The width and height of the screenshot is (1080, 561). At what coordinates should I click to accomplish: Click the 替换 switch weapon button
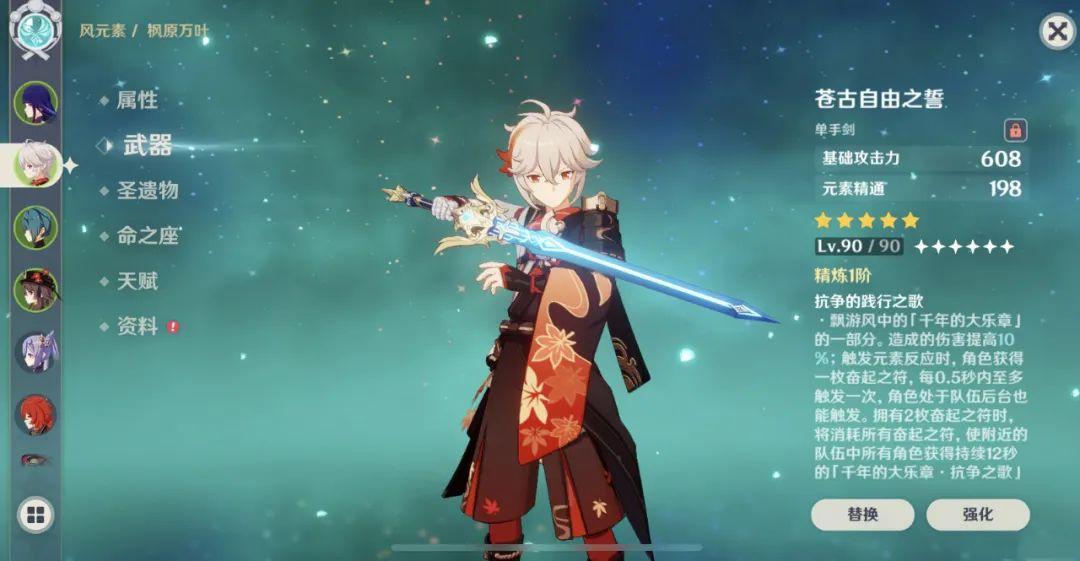pos(862,514)
